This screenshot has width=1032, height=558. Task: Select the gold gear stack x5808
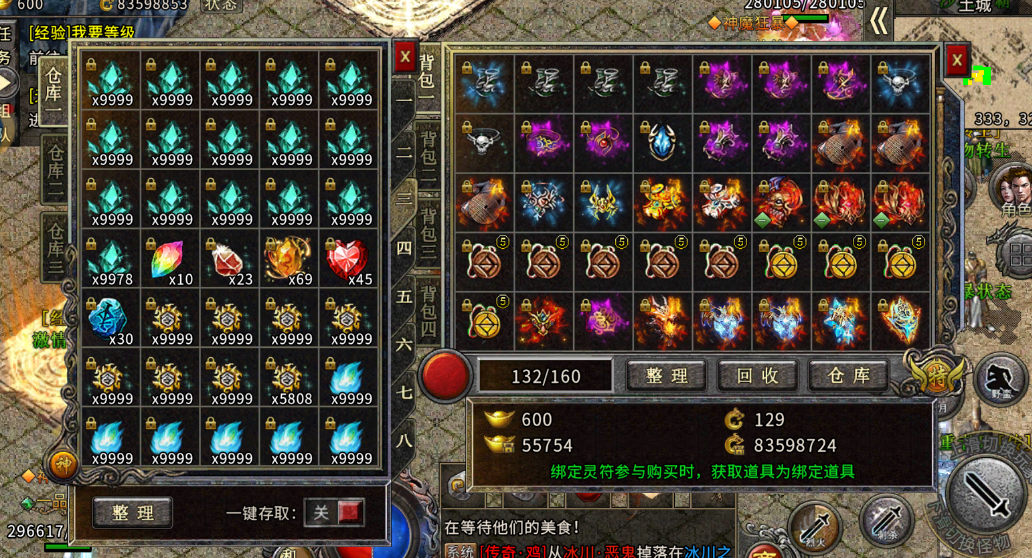[290, 381]
